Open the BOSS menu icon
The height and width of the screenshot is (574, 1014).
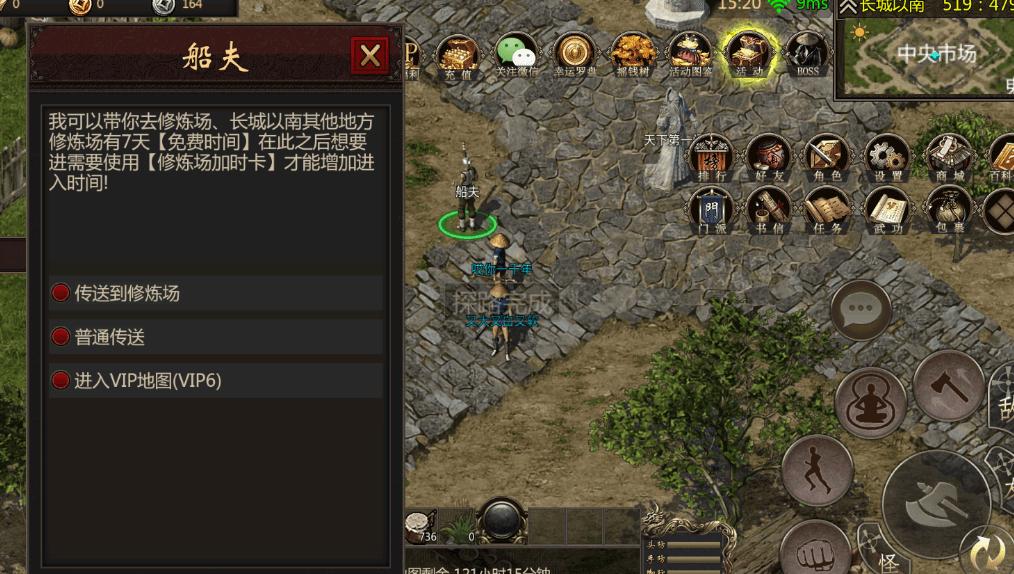point(807,55)
